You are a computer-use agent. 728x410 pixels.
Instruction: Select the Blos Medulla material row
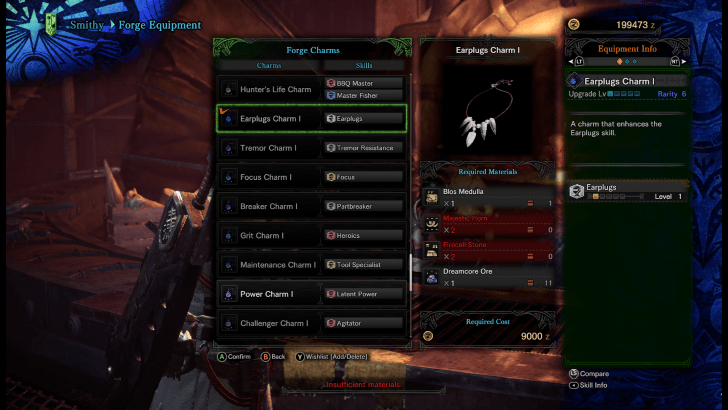[488, 196]
